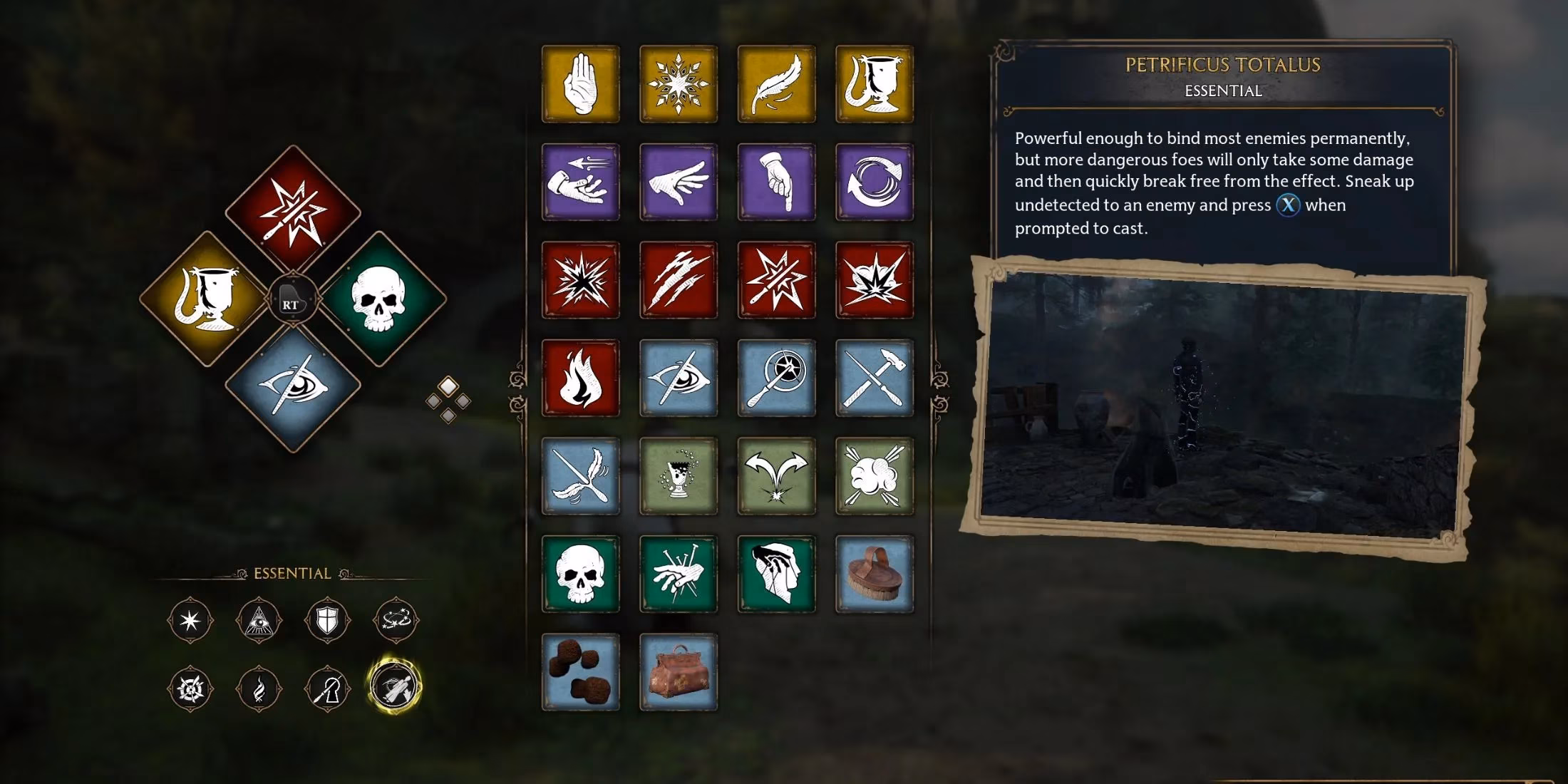Select the Glacius snowflake spell icon

click(678, 84)
